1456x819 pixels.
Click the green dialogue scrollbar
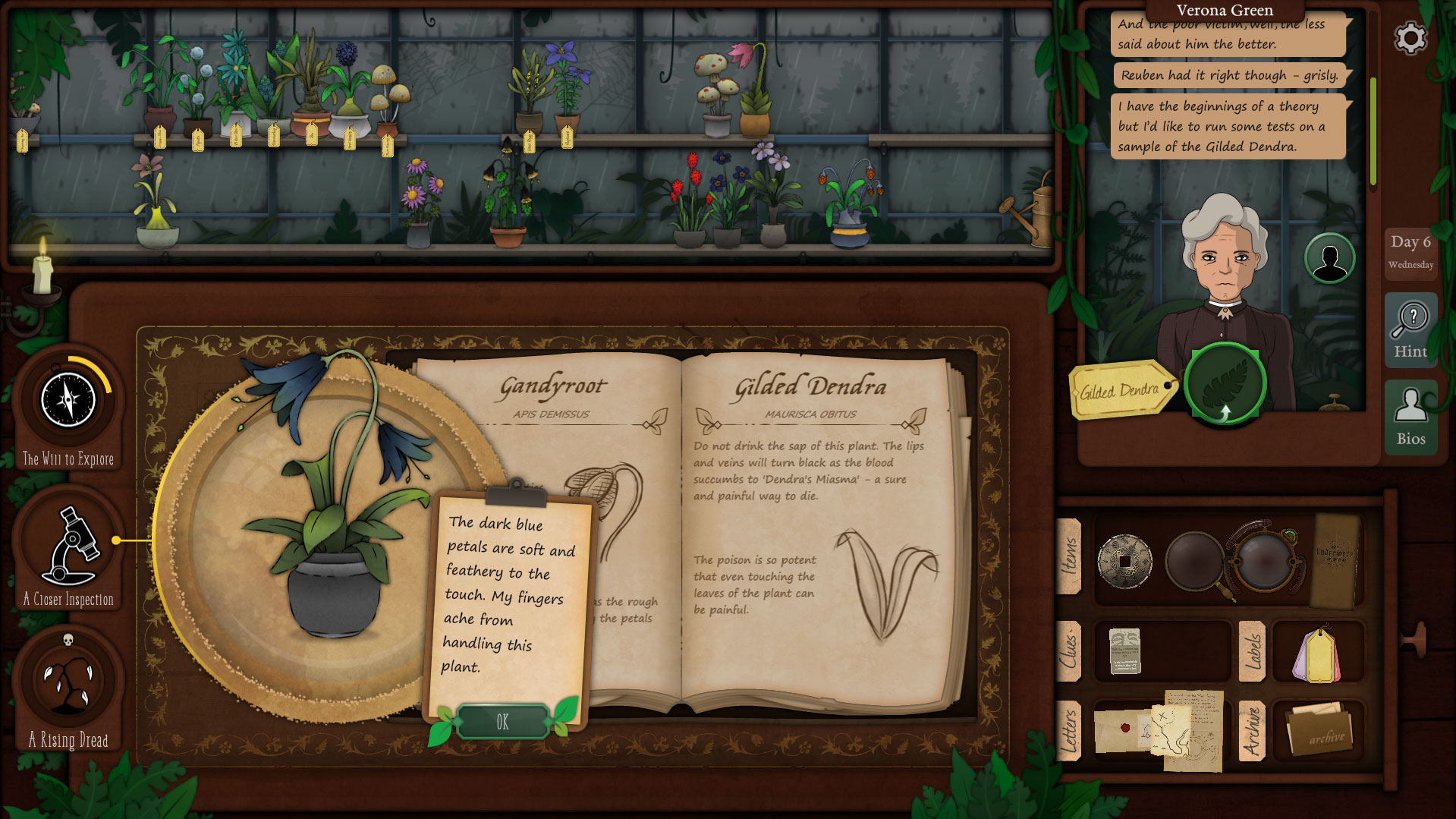pos(1373,131)
